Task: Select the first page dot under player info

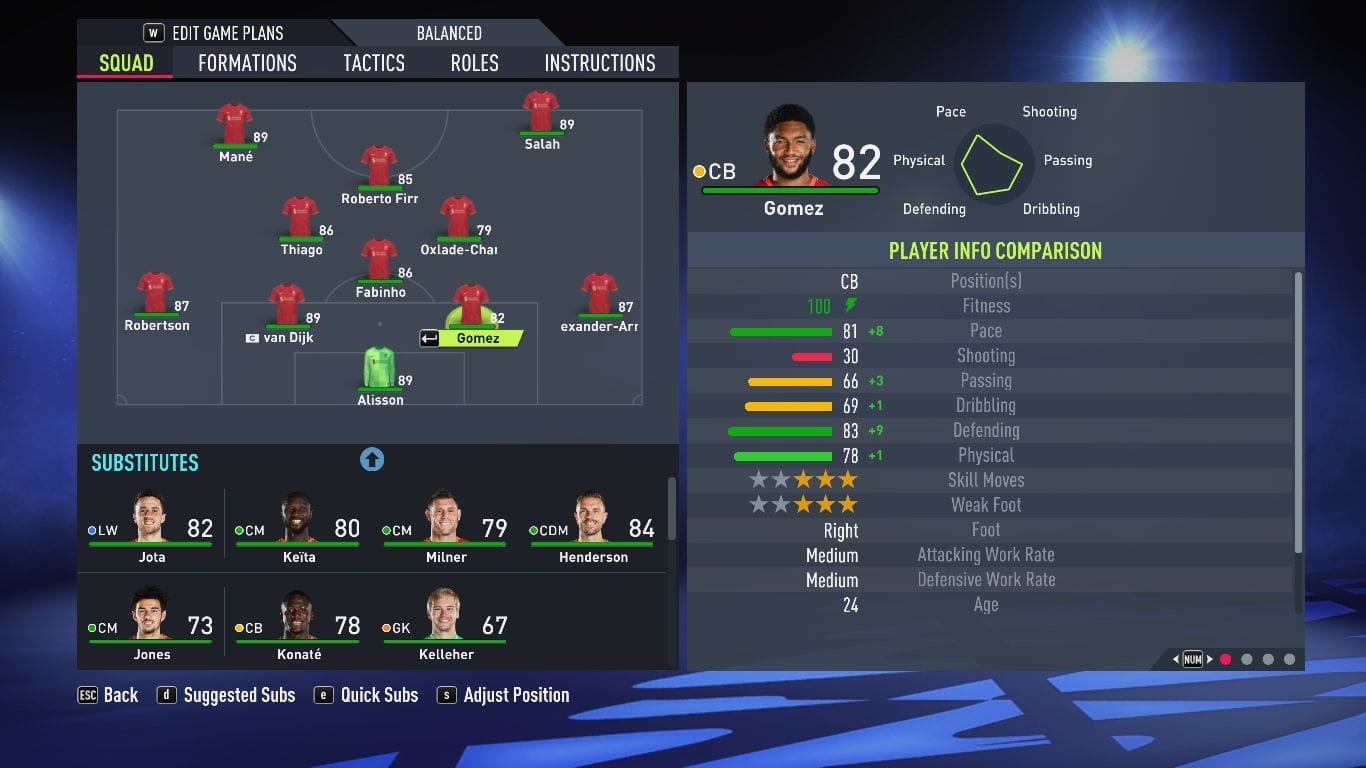Action: 1227,659
